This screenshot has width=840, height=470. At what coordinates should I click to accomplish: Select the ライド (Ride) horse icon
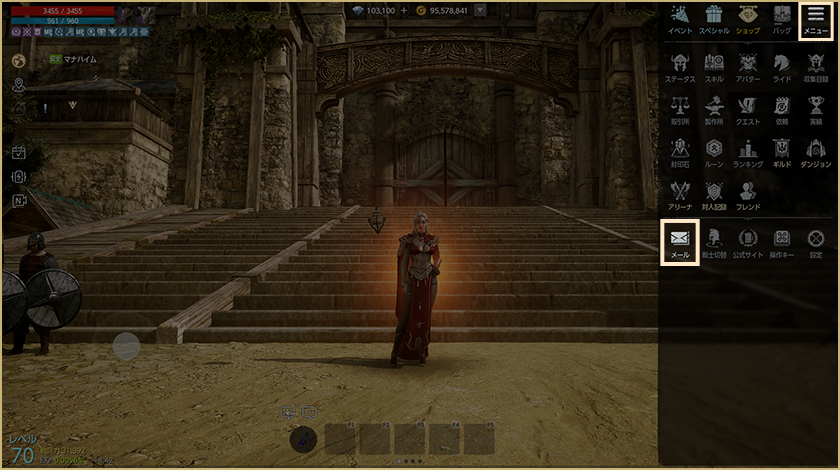(x=782, y=65)
